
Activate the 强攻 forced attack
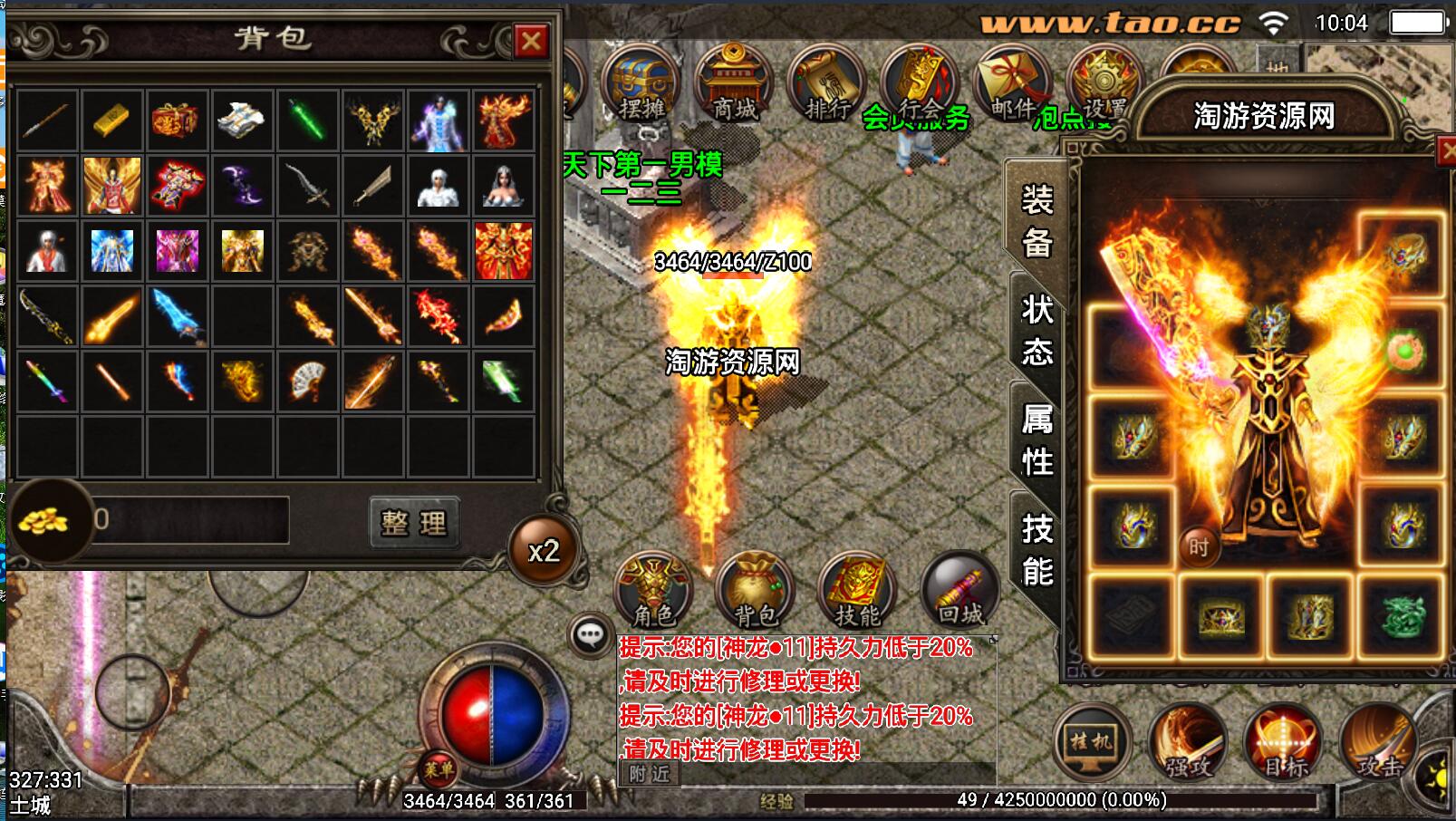1188,742
